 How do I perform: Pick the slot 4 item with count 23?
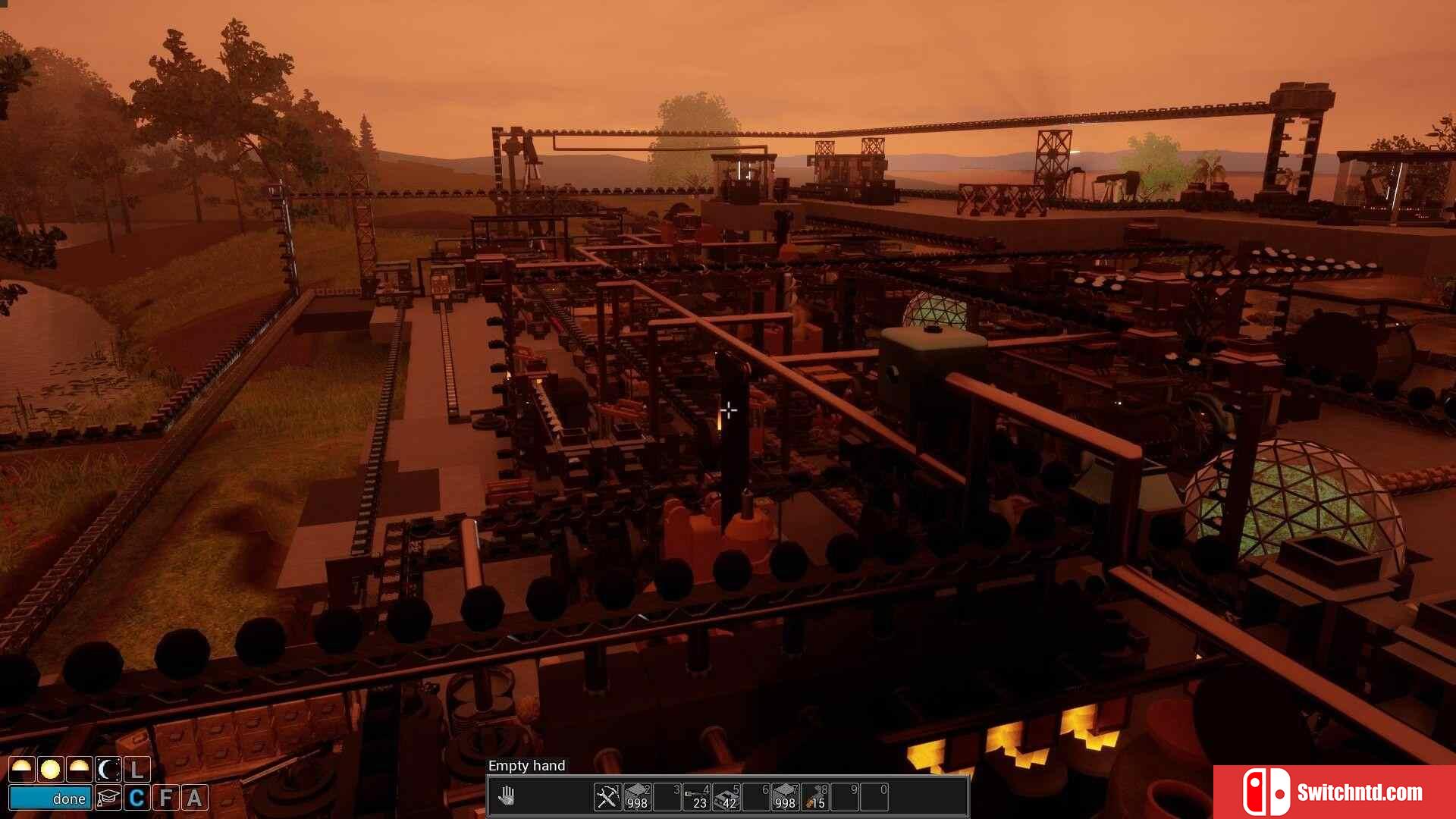697,796
